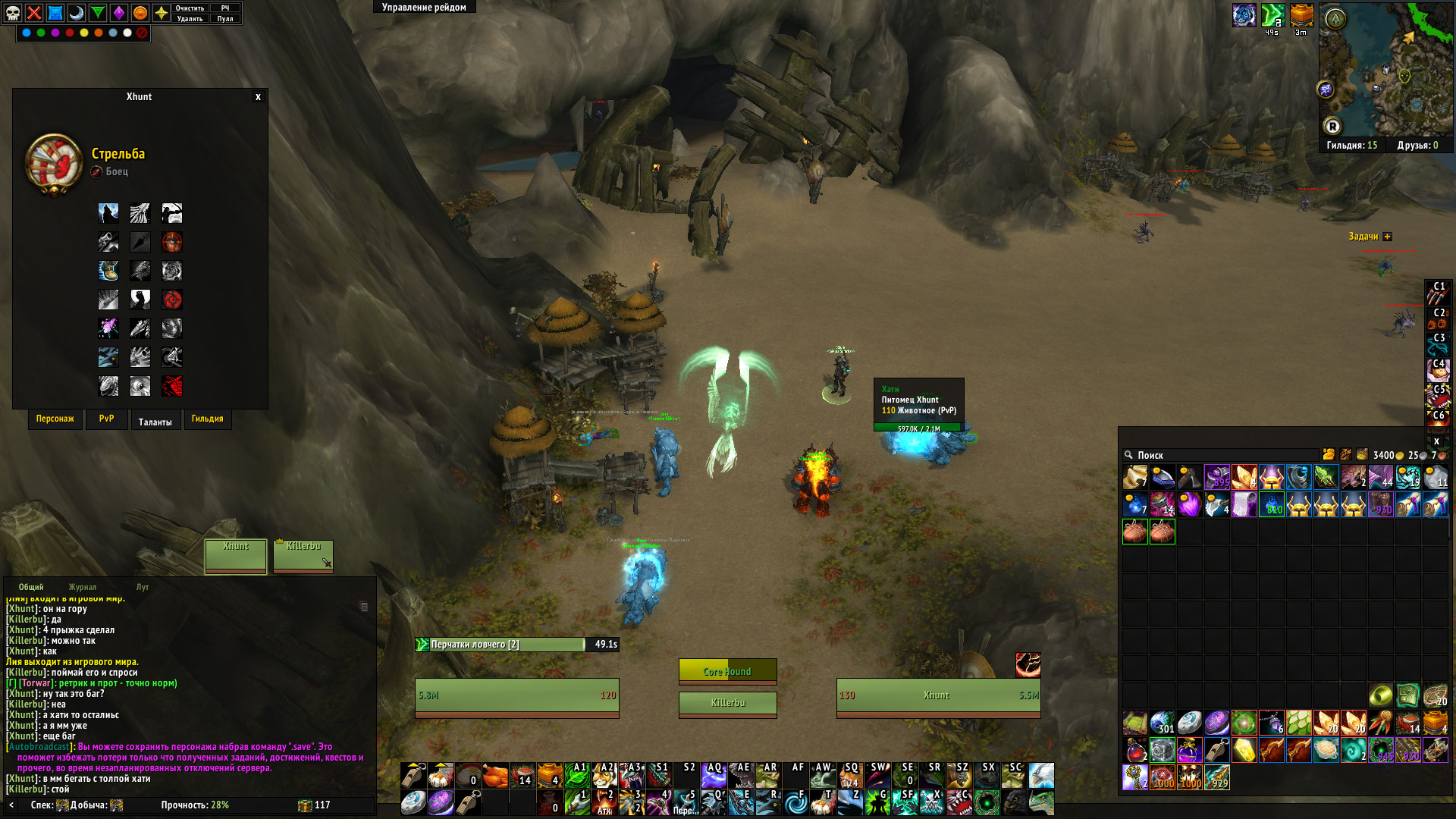Click the Core Hound pet frame
The height and width of the screenshot is (819, 1456).
click(x=727, y=671)
